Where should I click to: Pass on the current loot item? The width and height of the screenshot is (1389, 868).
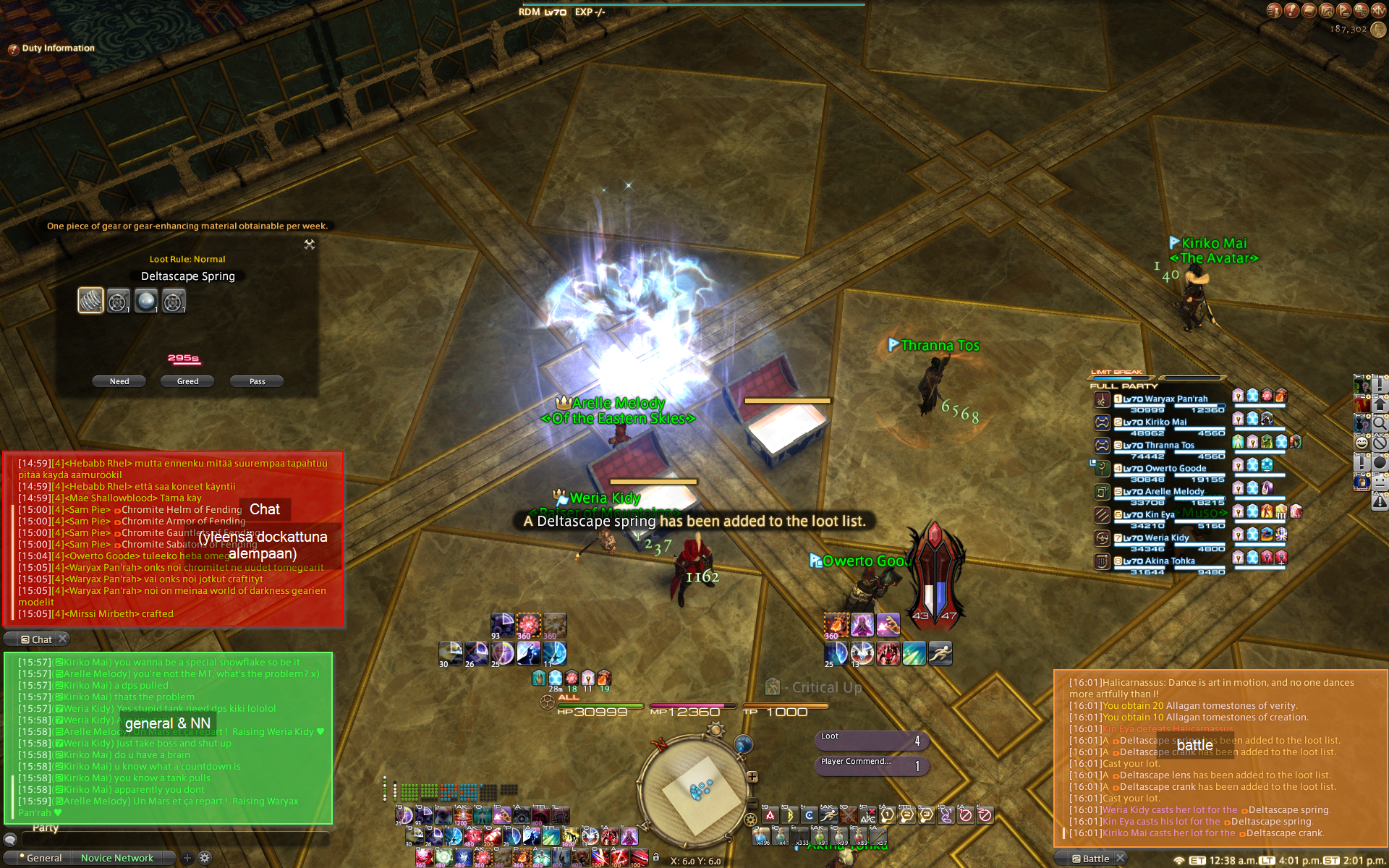pyautogui.click(x=257, y=381)
